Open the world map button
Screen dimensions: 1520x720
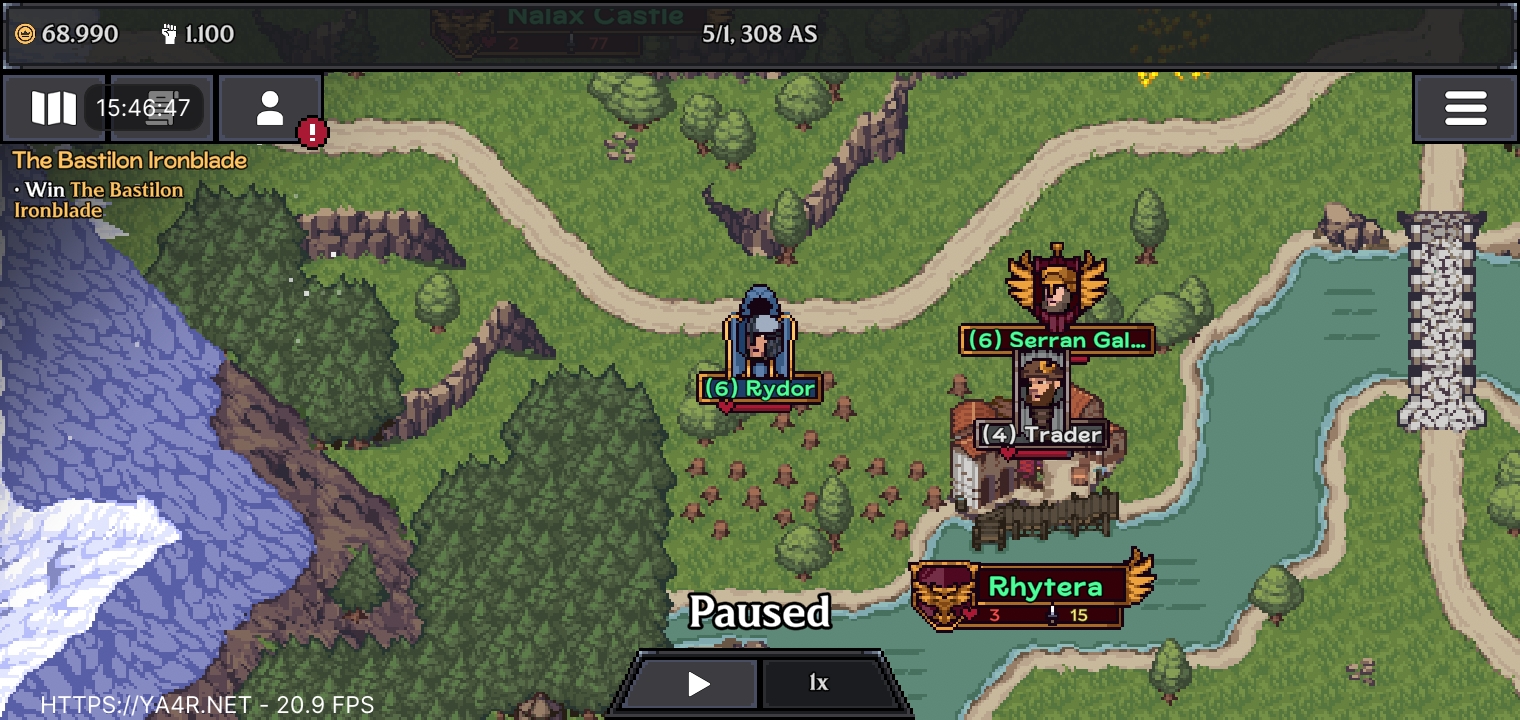click(53, 108)
